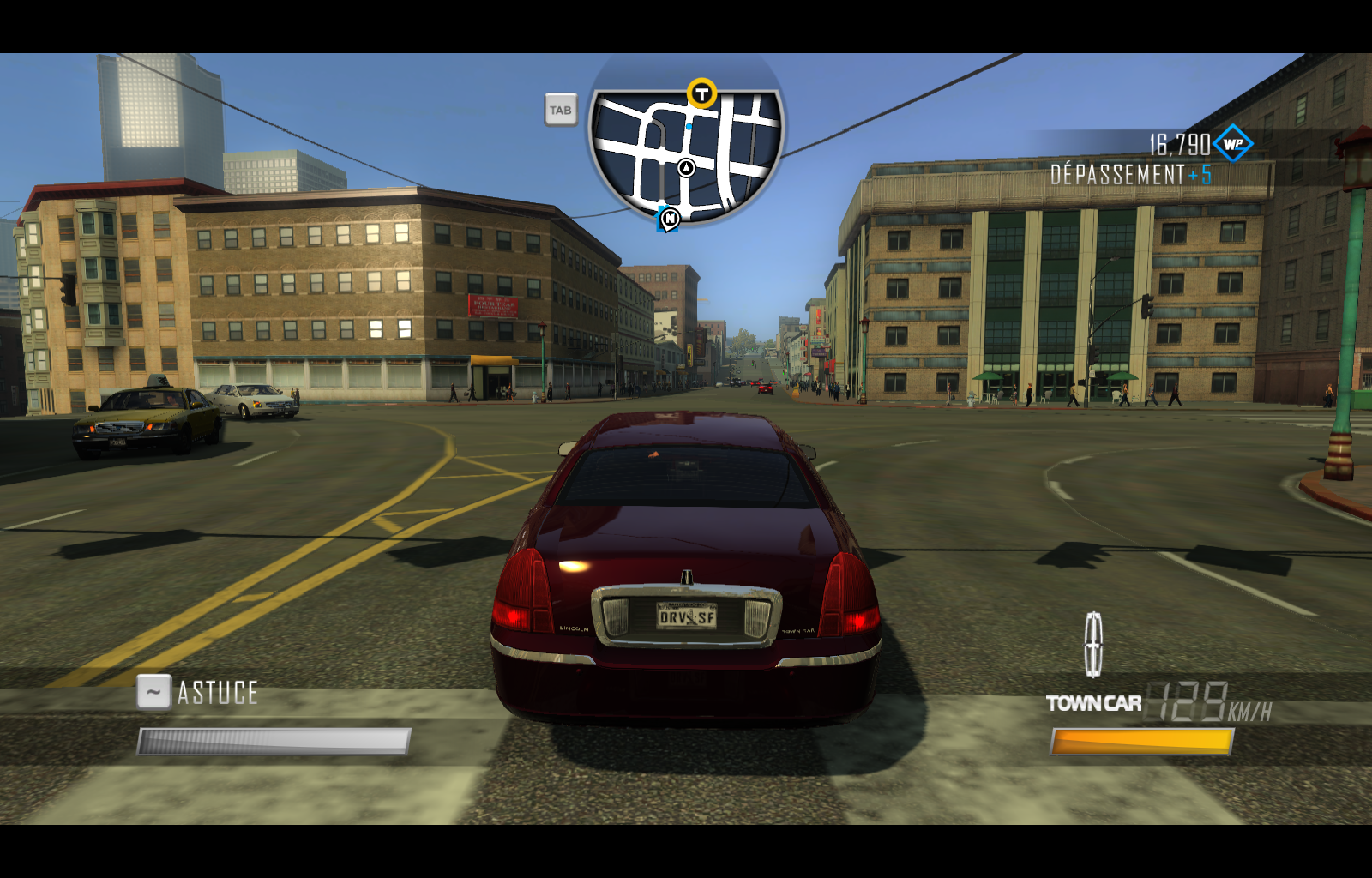Click the DRV SF license plate
This screenshot has height=878, width=1372.
687,617
